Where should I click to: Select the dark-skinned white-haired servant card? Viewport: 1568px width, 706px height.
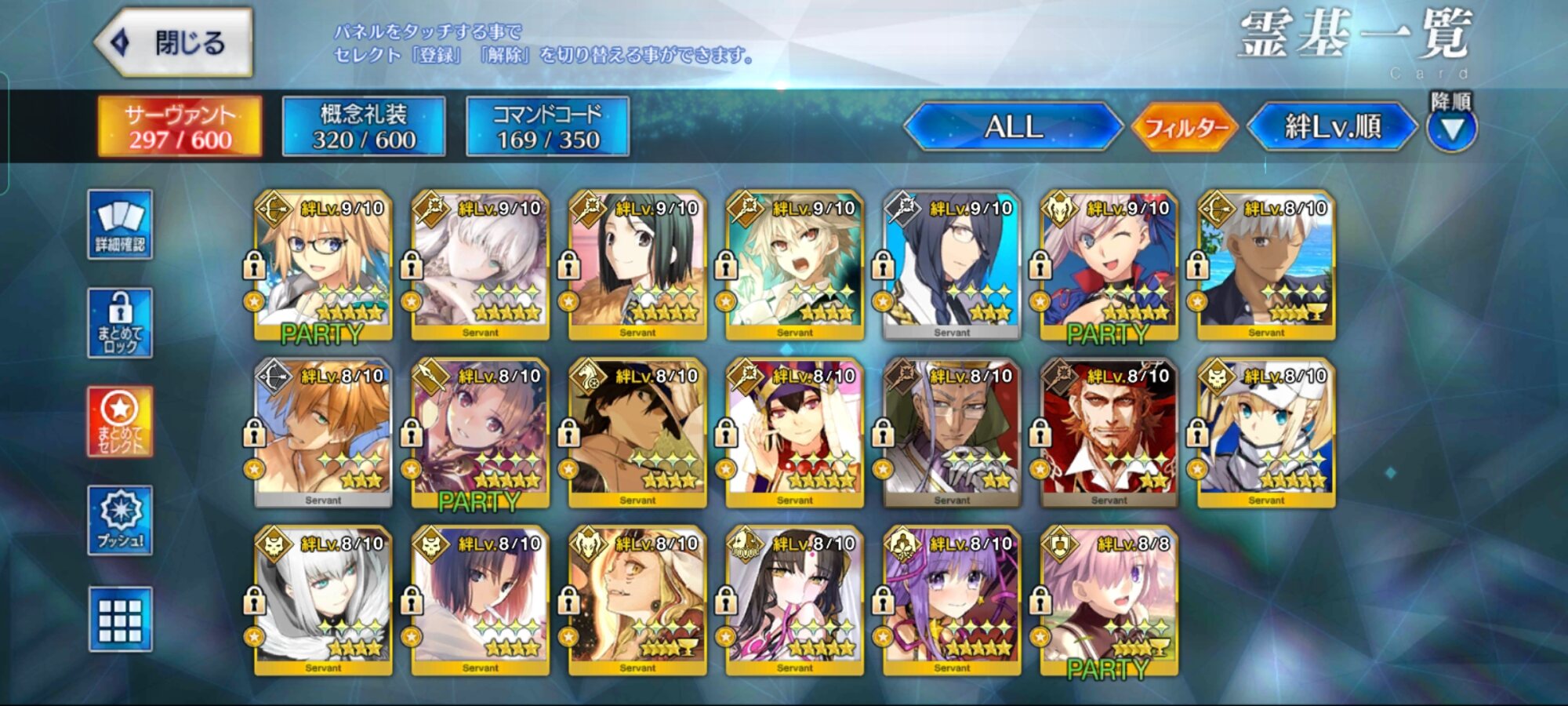[x=1266, y=265]
